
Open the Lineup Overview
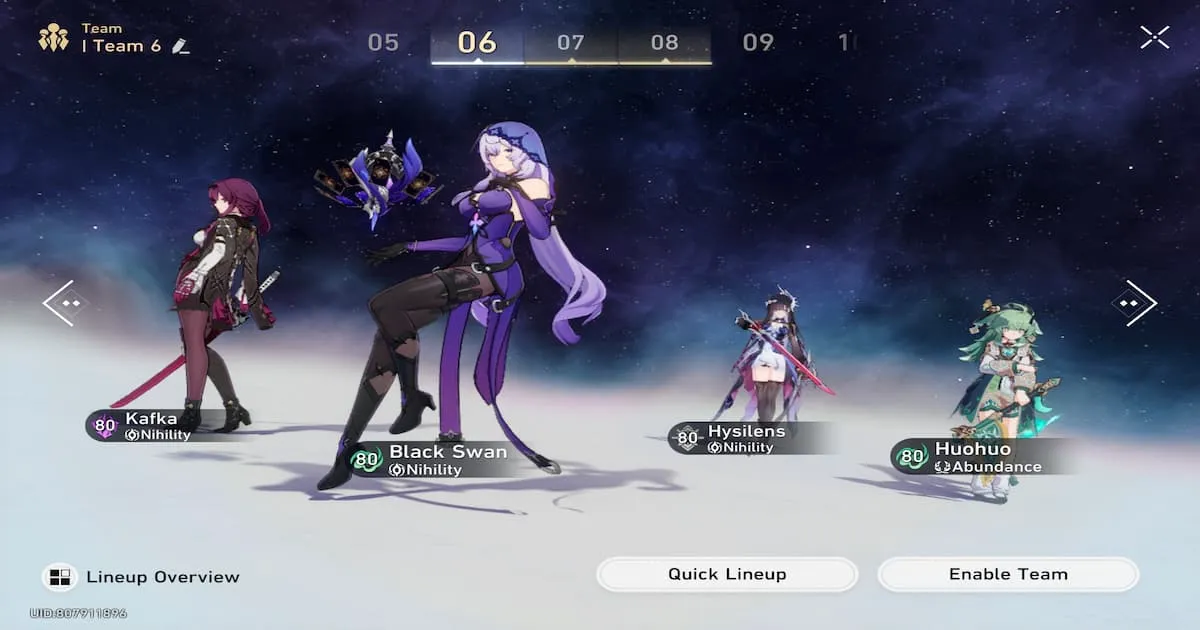click(141, 577)
